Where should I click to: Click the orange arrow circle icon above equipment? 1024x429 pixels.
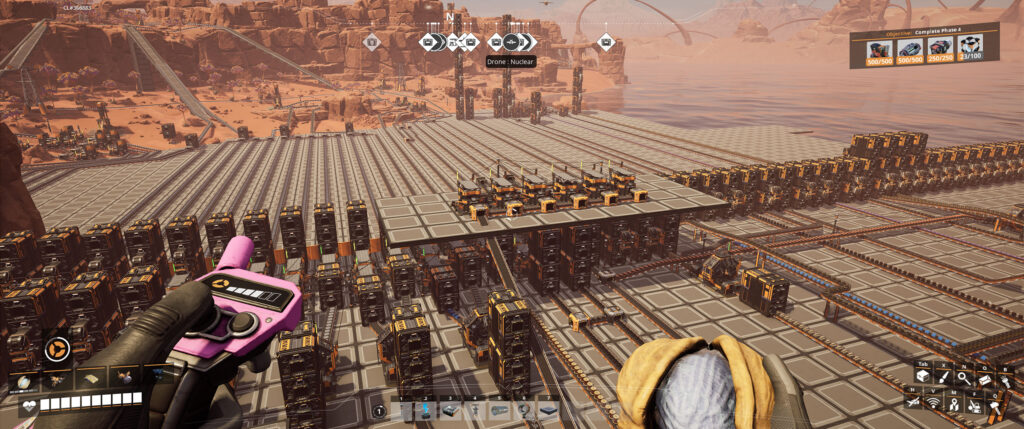pyautogui.click(x=56, y=350)
